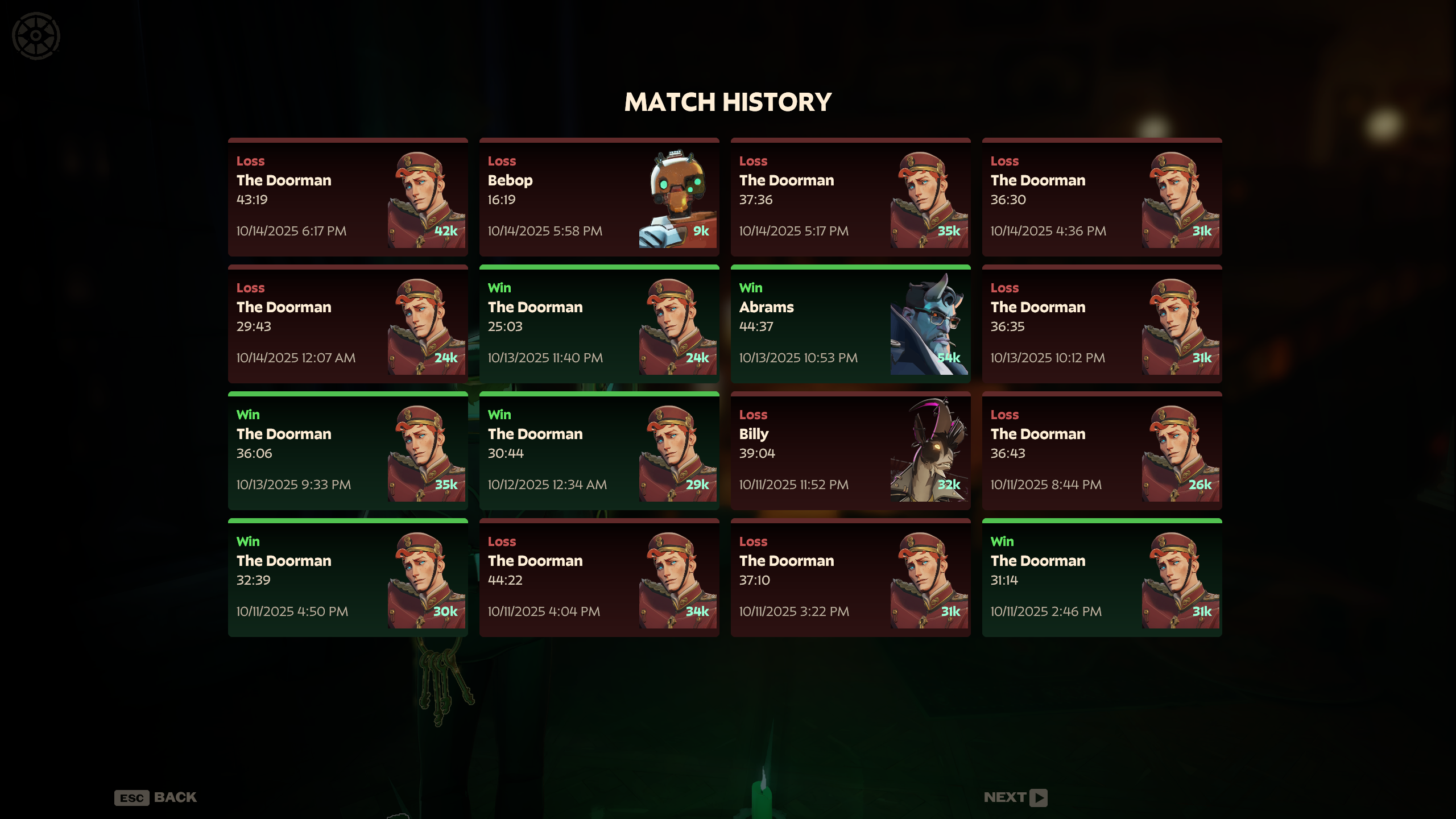
Task: Select the Doorman loss lasting 44:22
Action: click(599, 578)
